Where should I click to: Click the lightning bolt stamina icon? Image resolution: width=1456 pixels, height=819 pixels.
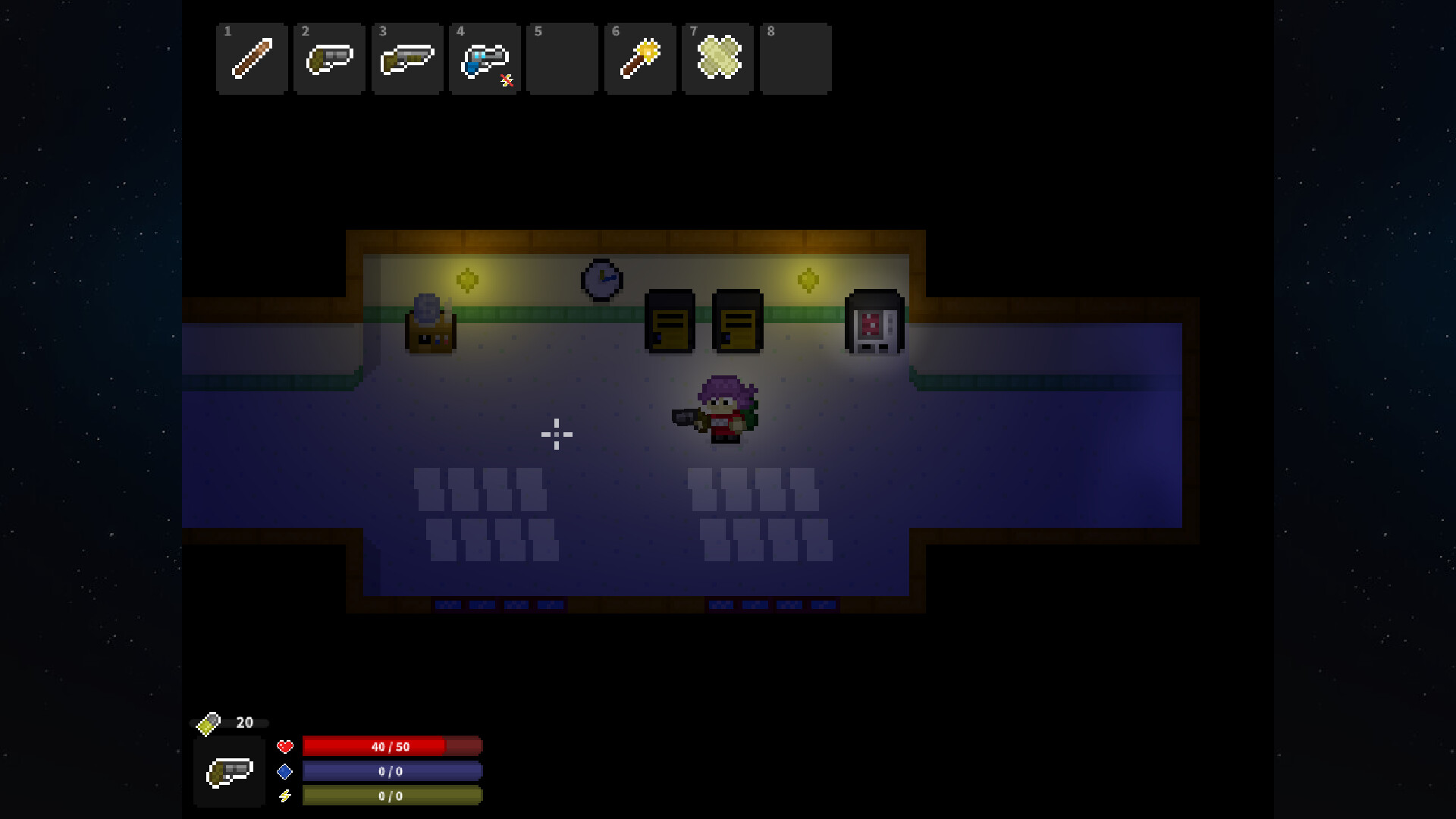285,796
